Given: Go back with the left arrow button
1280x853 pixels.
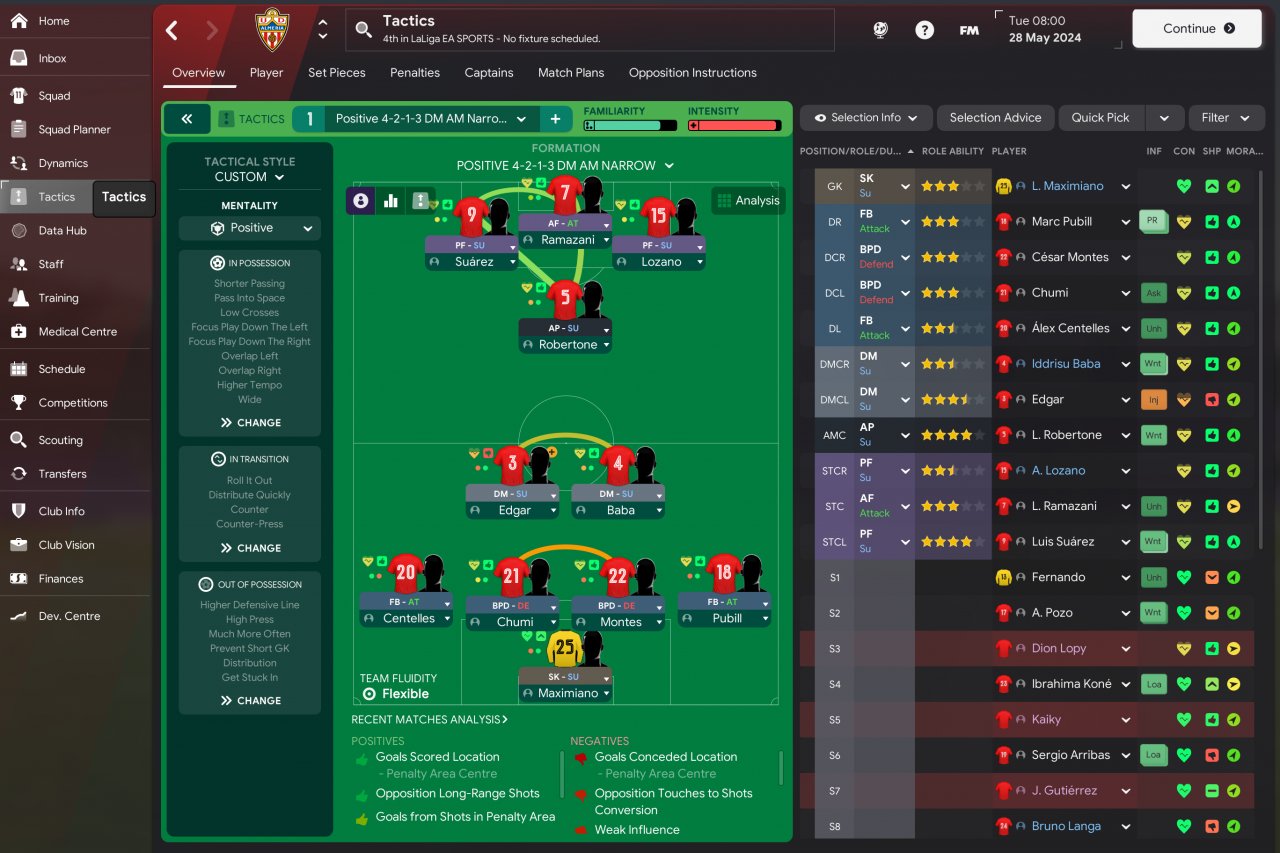Looking at the screenshot, I should click(172, 30).
